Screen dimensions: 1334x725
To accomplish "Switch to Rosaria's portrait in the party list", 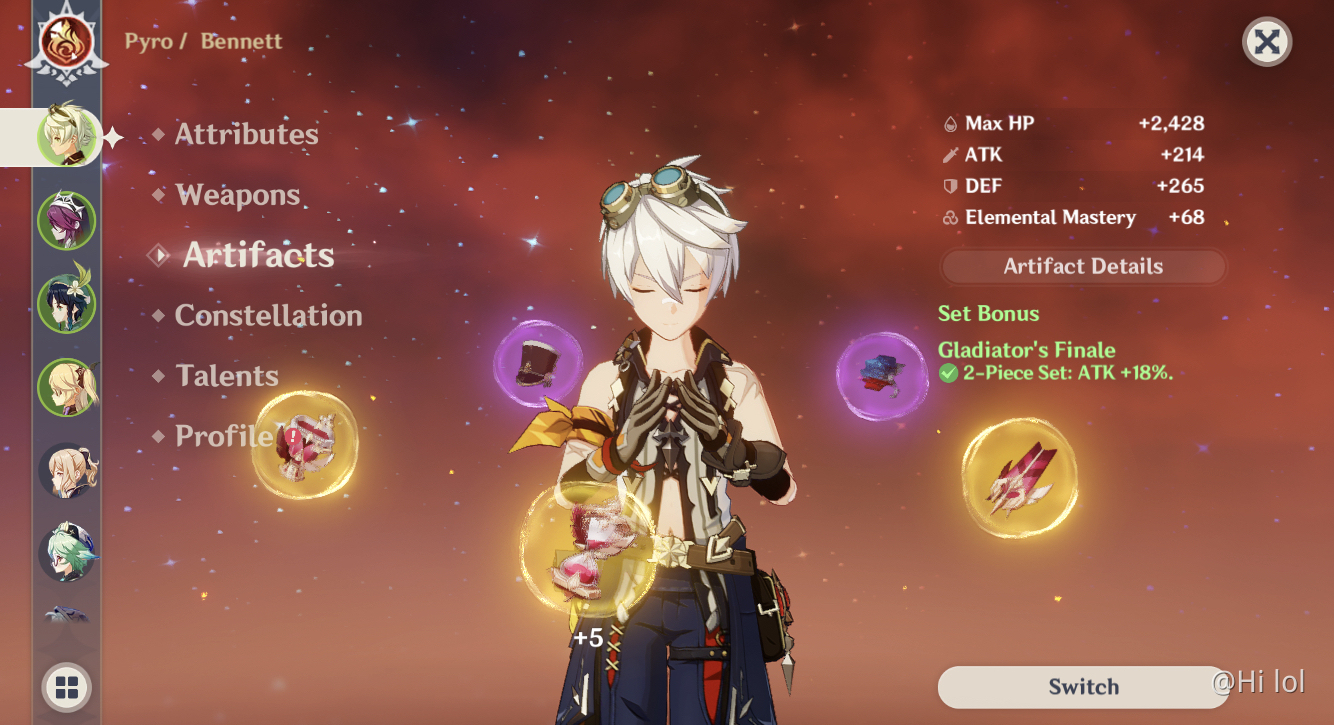I will 67,219.
